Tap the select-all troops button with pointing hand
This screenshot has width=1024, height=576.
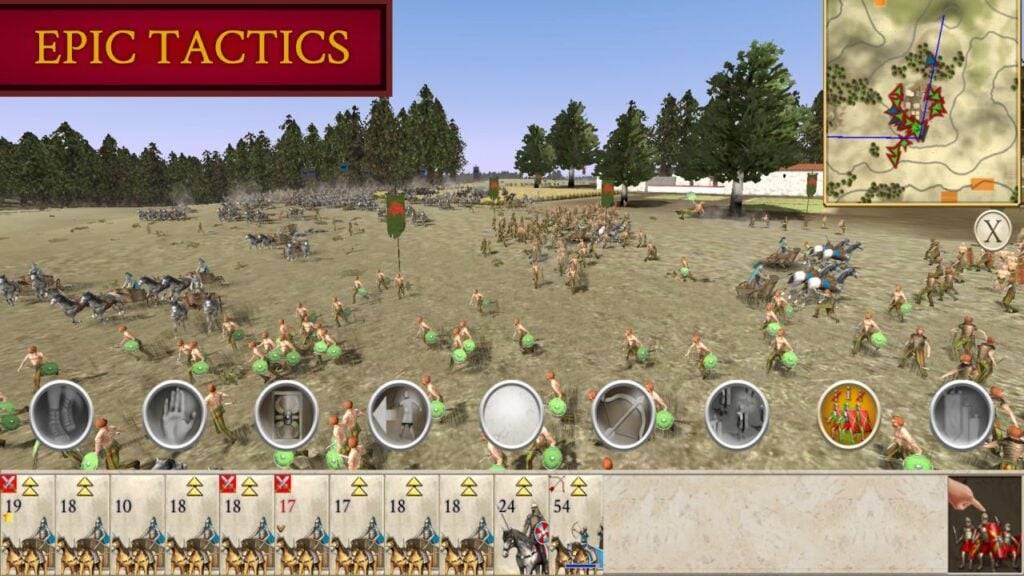(x=985, y=524)
